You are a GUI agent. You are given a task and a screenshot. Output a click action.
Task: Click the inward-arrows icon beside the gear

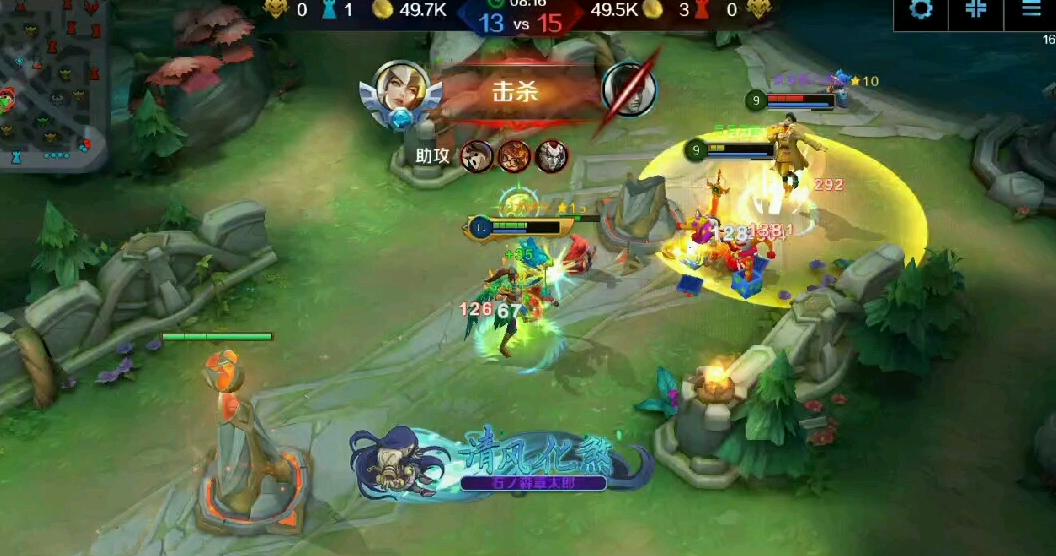[976, 9]
